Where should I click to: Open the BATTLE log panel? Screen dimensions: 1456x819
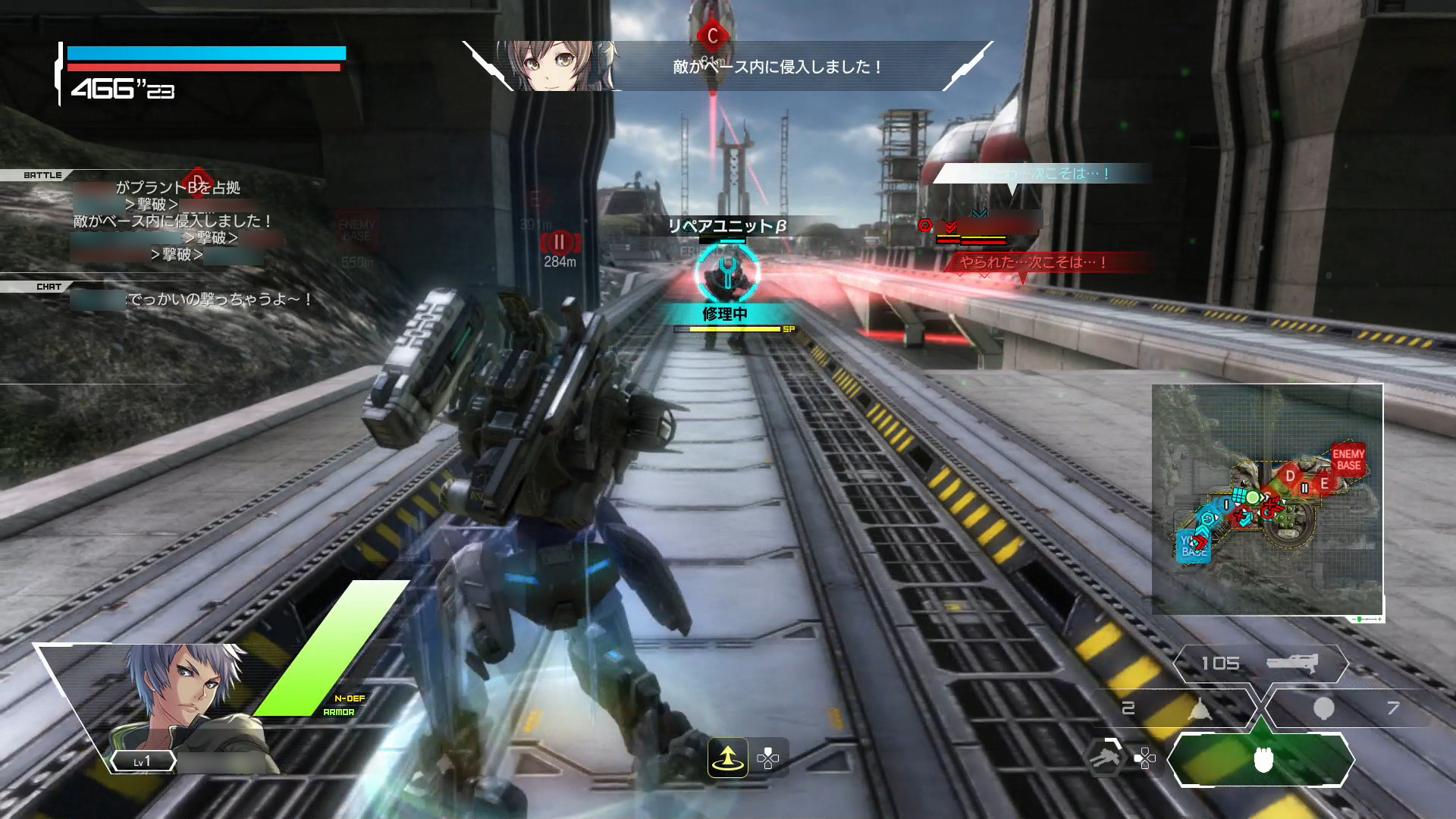(42, 175)
